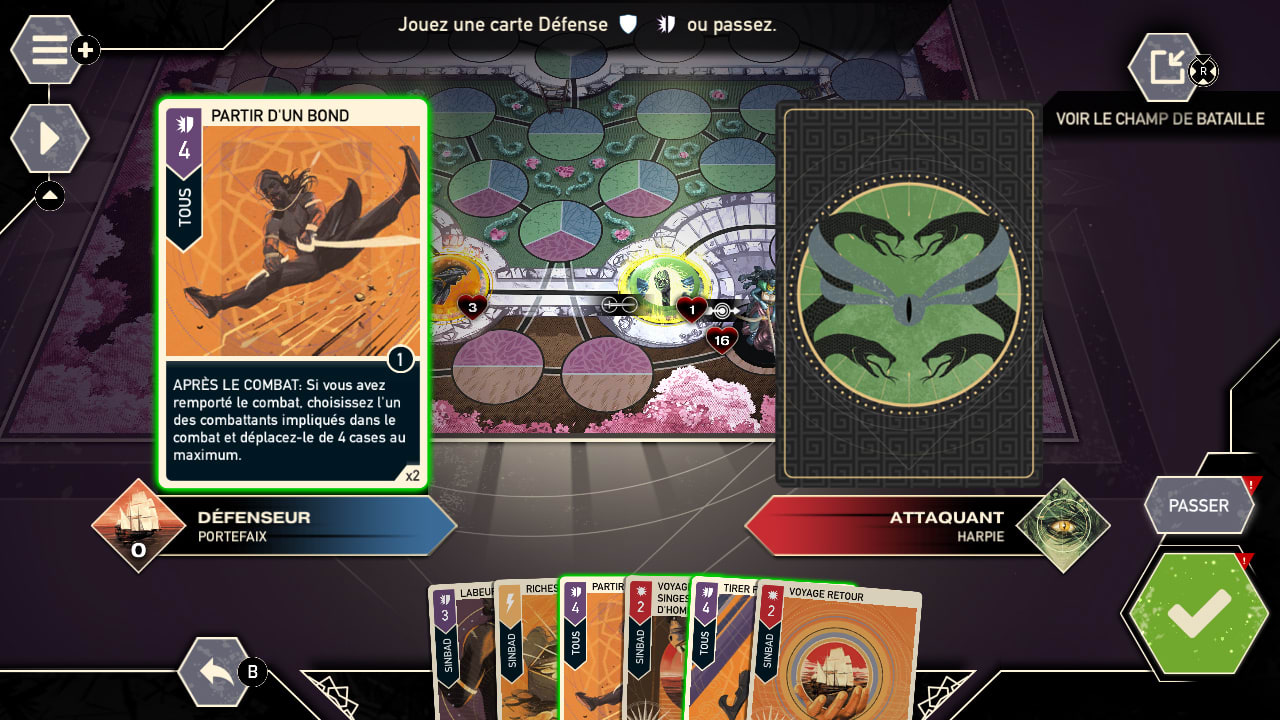Collapse the sidebar with the up-chevron
The image size is (1280, 720).
[x=49, y=196]
